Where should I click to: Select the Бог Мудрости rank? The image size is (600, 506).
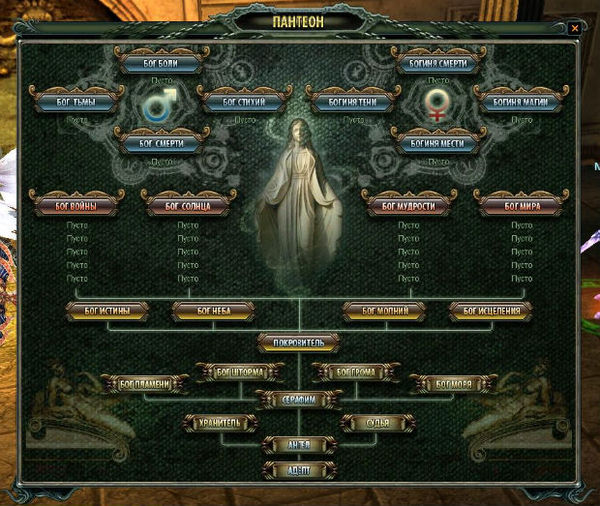pos(408,206)
